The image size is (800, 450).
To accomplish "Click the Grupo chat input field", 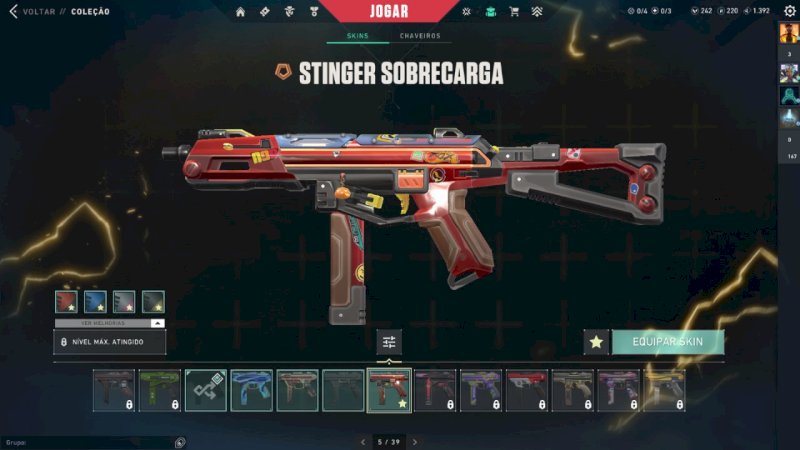I will tap(85, 441).
